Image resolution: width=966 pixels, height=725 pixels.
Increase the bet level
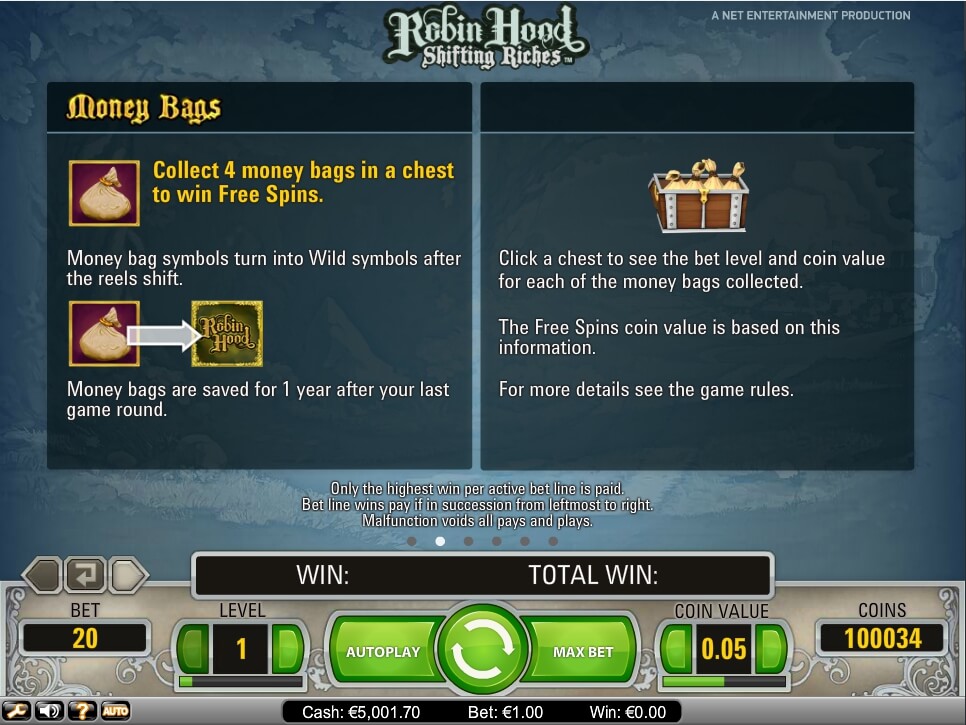click(287, 650)
